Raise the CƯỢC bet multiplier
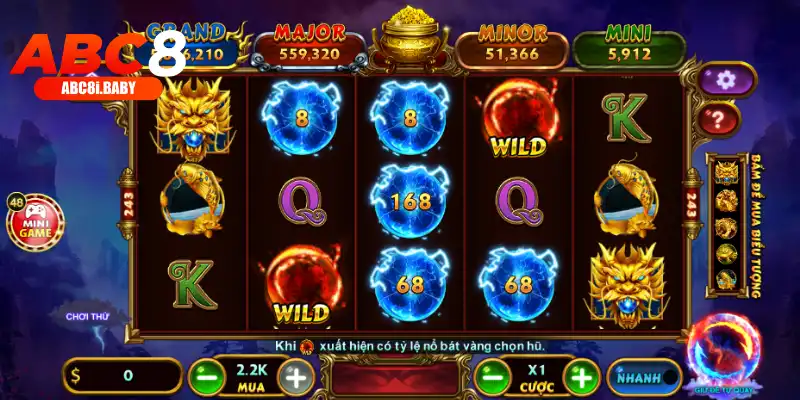The image size is (800, 400). click(581, 376)
